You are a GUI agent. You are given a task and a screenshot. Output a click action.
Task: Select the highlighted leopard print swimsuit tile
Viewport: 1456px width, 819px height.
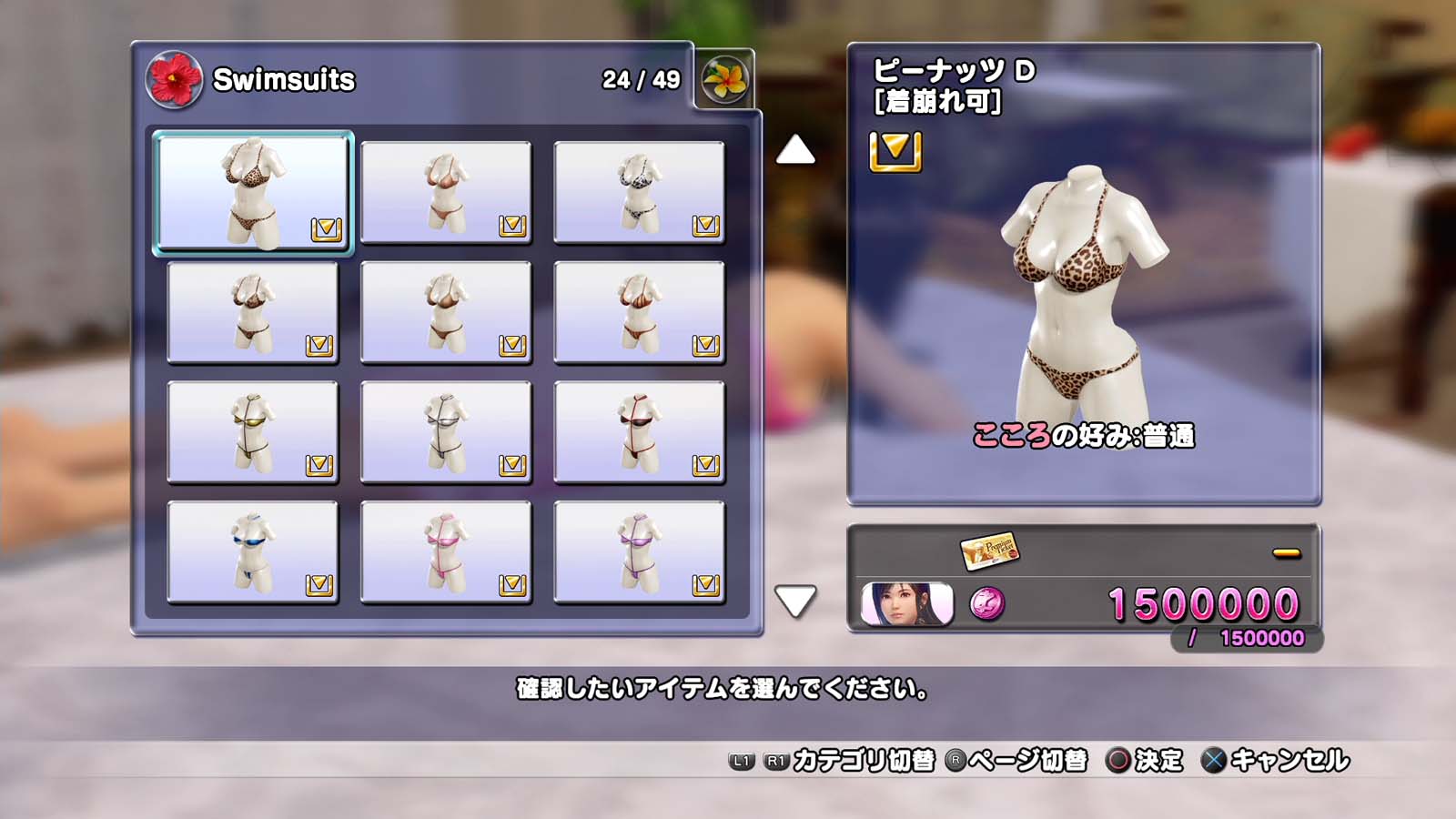[x=253, y=192]
